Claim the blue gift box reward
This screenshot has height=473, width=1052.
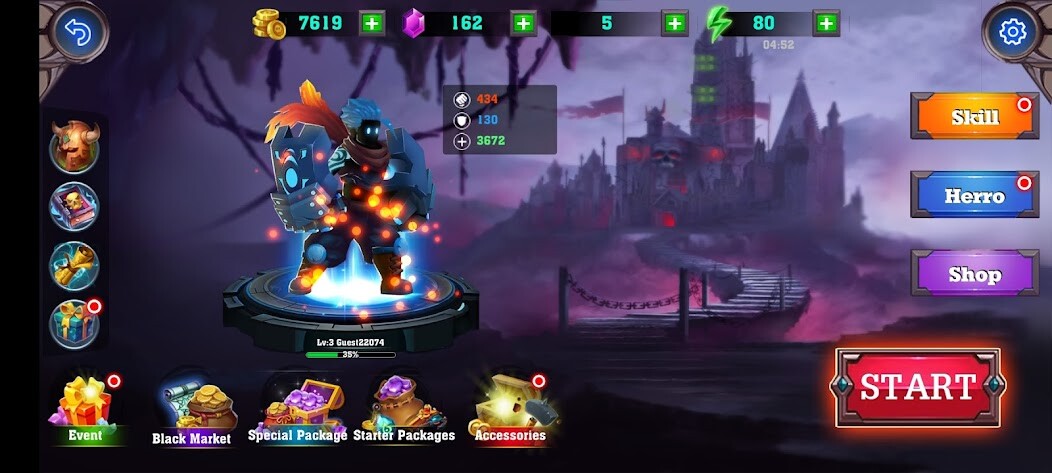[x=75, y=323]
